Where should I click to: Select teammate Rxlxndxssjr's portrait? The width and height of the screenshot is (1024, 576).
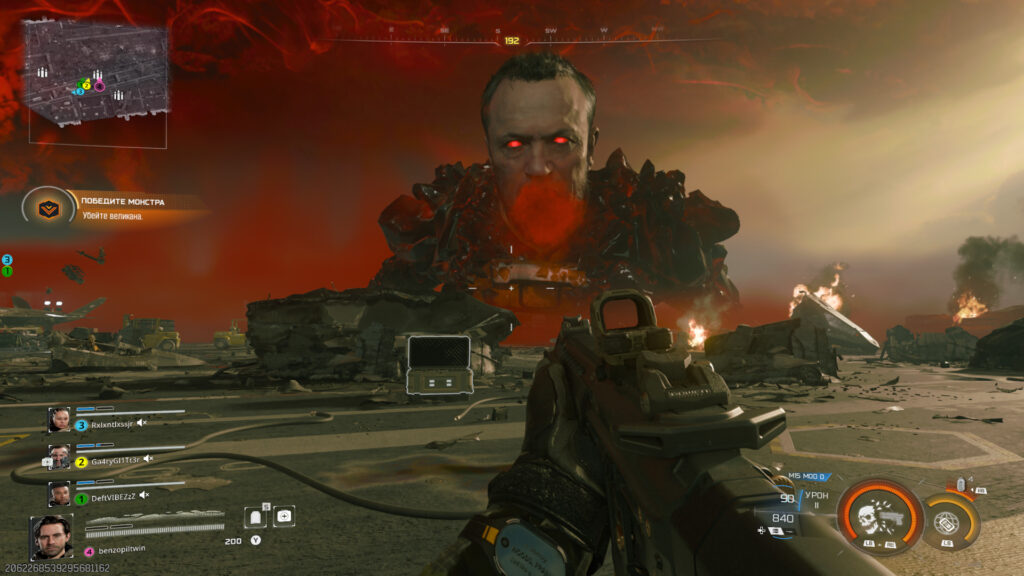(x=60, y=420)
